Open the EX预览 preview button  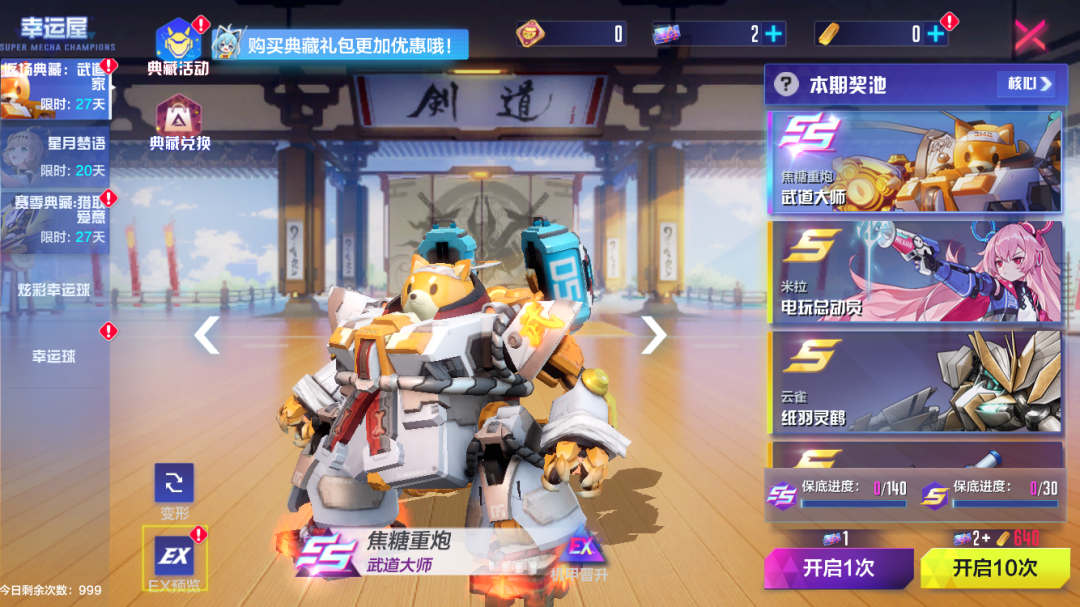pos(174,558)
